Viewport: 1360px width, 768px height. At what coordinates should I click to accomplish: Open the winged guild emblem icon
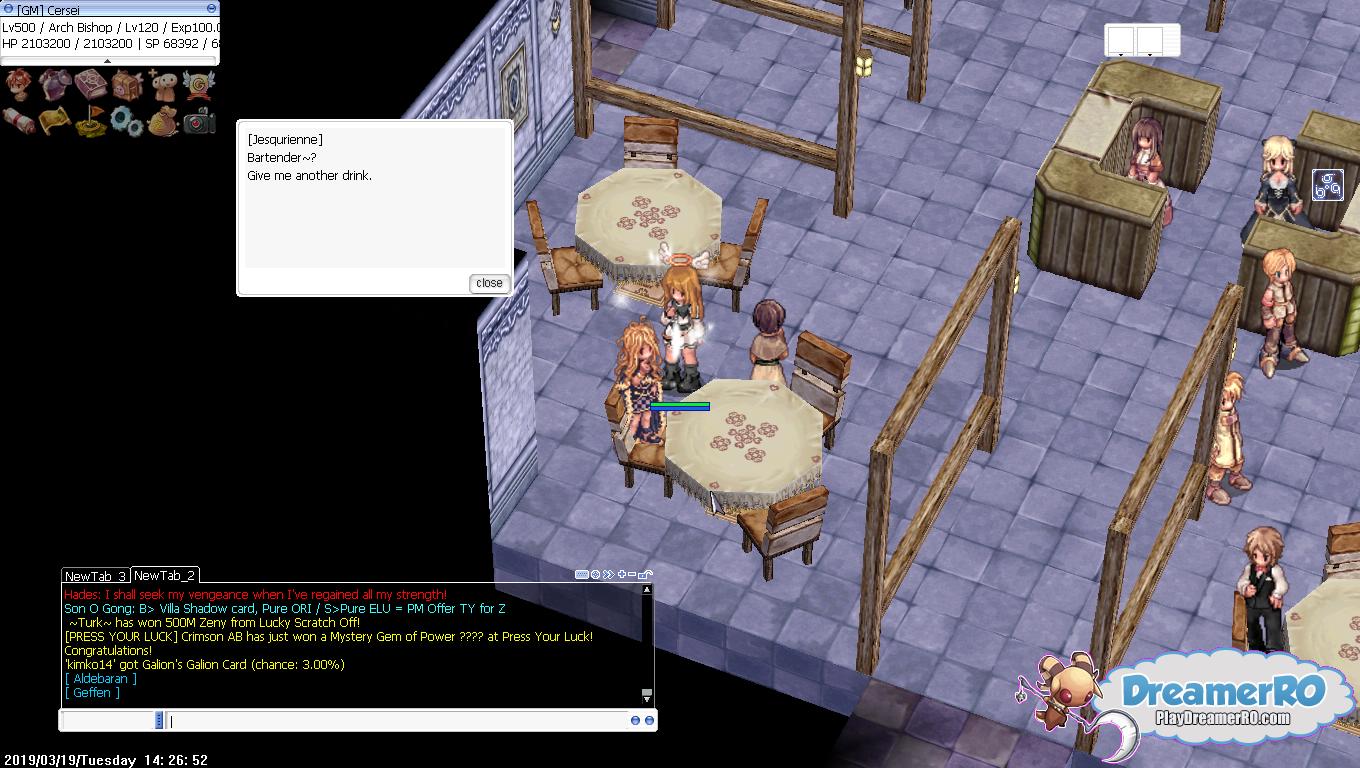(198, 86)
